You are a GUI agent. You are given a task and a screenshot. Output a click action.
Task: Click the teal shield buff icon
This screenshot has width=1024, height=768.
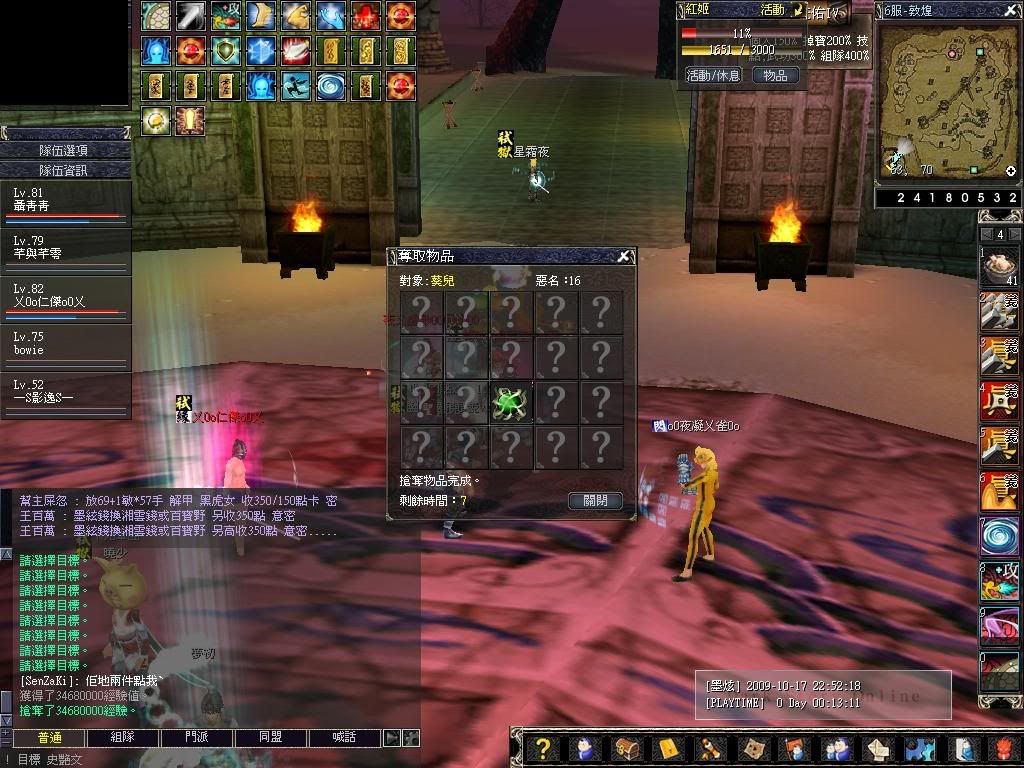pos(226,50)
